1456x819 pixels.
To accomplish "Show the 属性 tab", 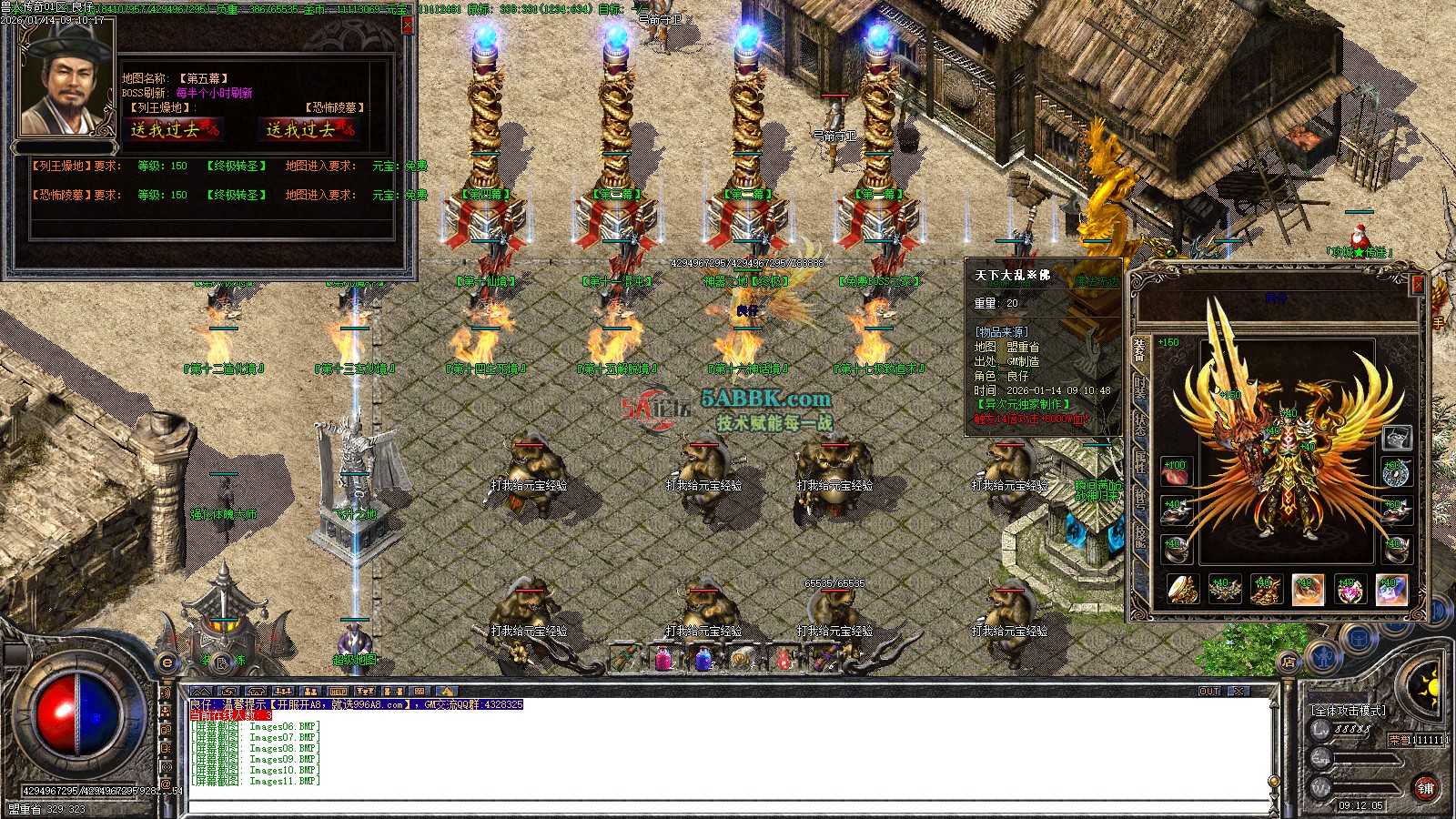I will pyautogui.click(x=1139, y=461).
